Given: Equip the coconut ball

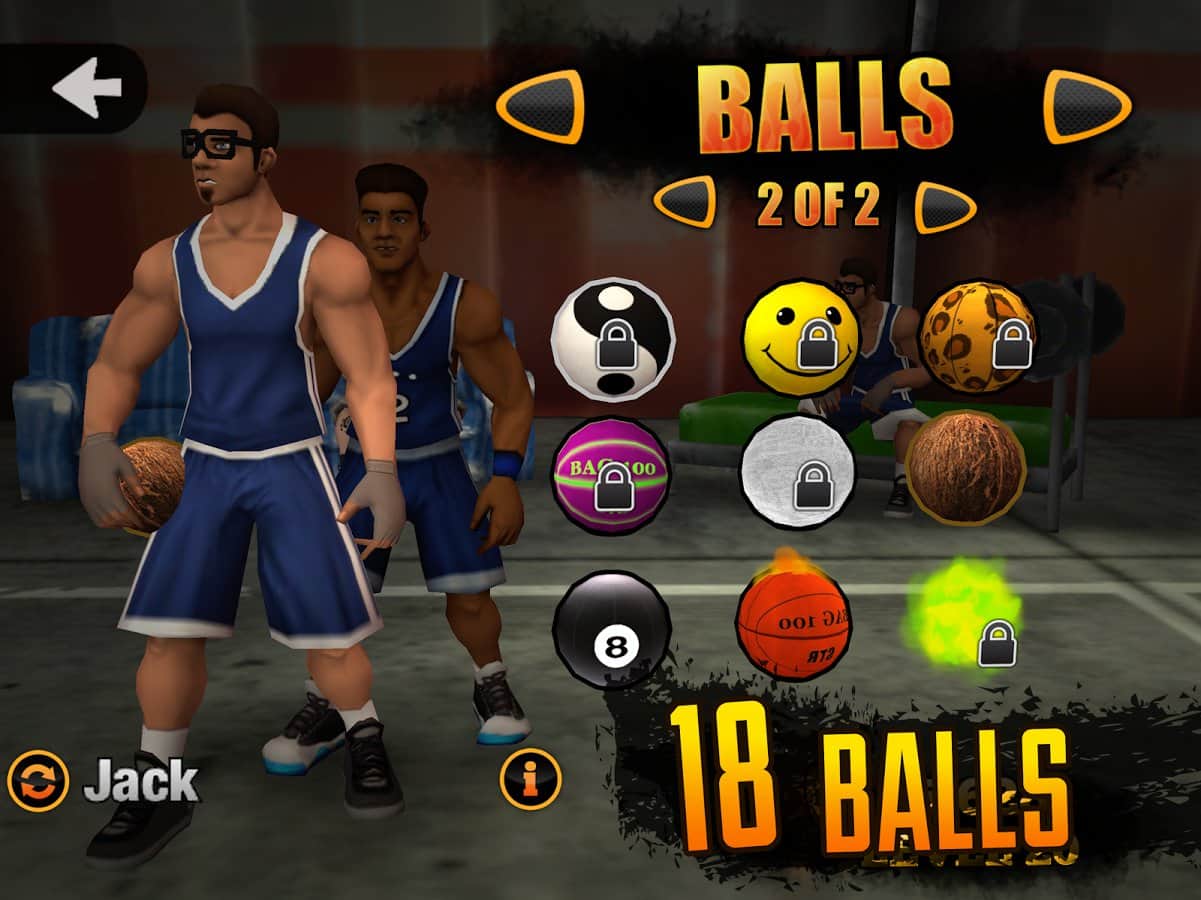Looking at the screenshot, I should pos(966,466).
